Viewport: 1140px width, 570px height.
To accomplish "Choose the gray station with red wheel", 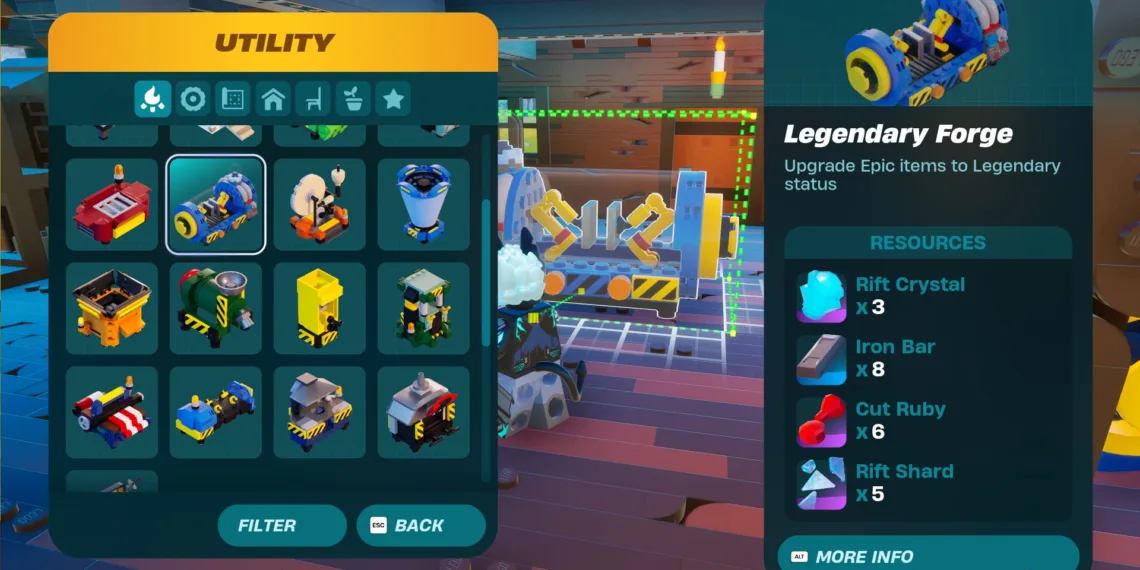I will pos(424,412).
